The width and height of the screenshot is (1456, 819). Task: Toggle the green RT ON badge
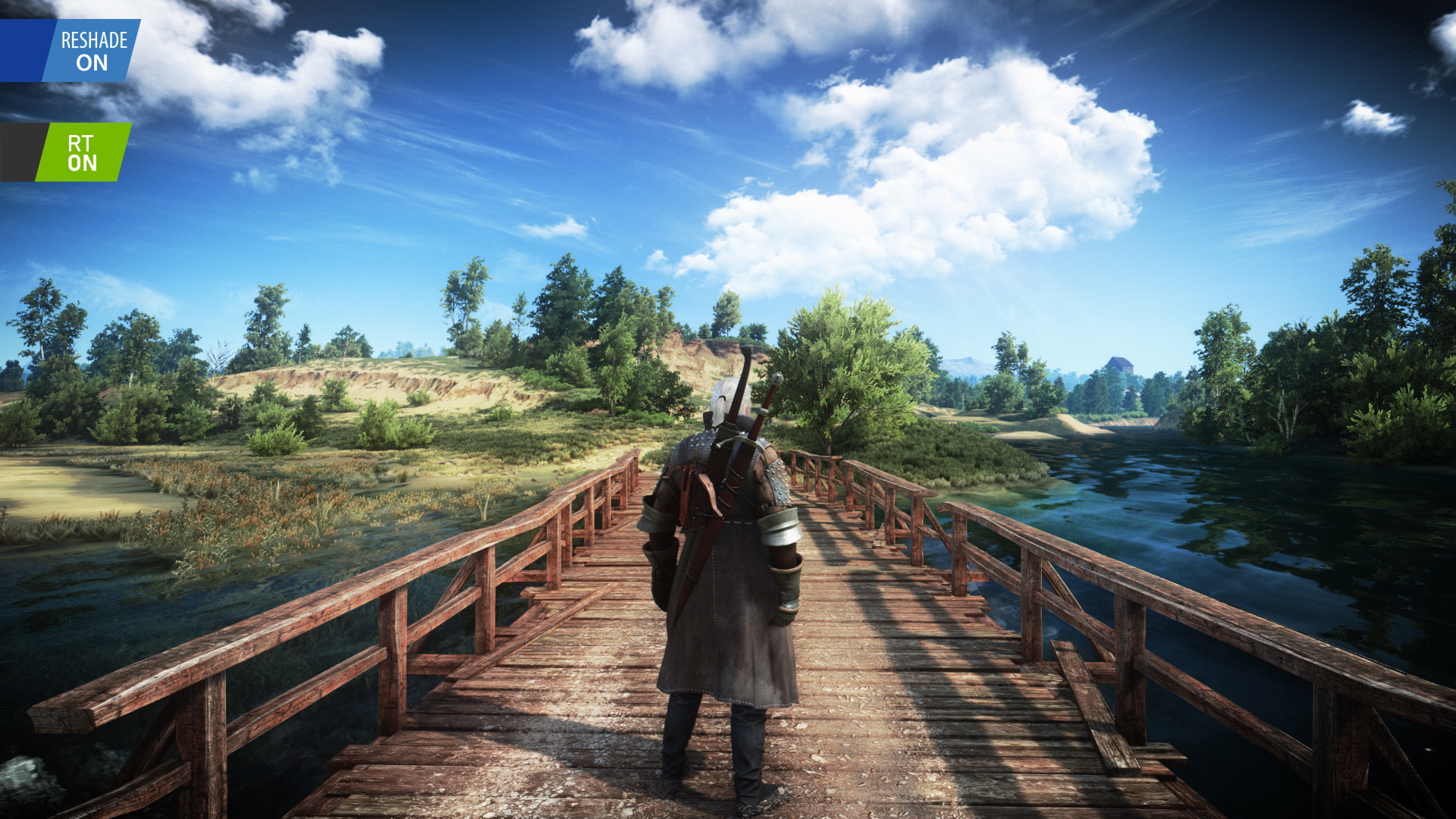pyautogui.click(x=83, y=152)
